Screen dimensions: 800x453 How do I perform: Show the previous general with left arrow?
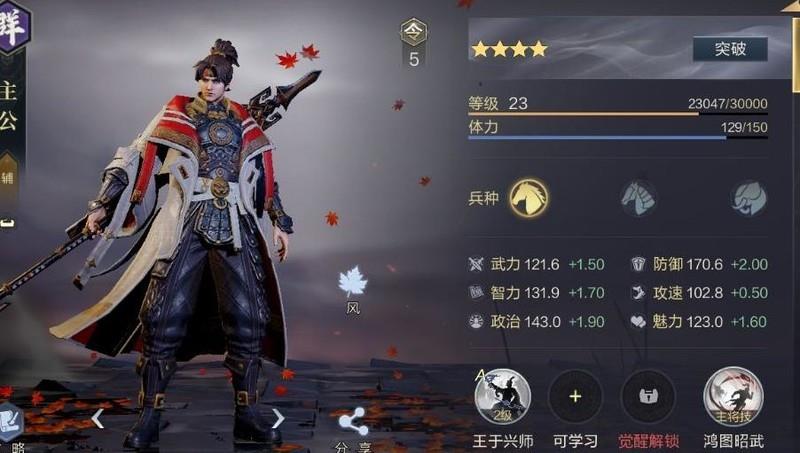click(98, 419)
